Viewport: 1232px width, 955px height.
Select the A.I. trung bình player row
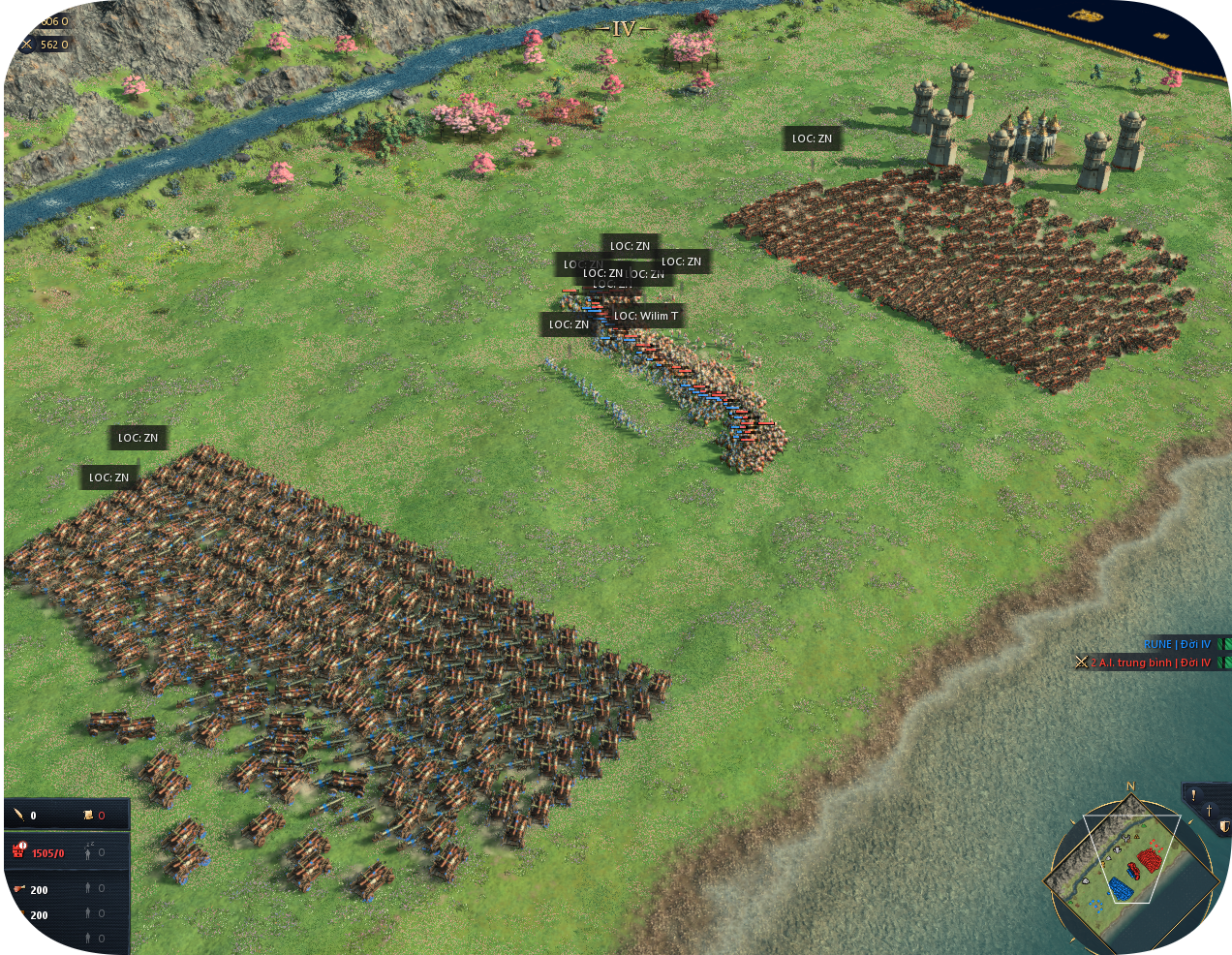click(1153, 662)
